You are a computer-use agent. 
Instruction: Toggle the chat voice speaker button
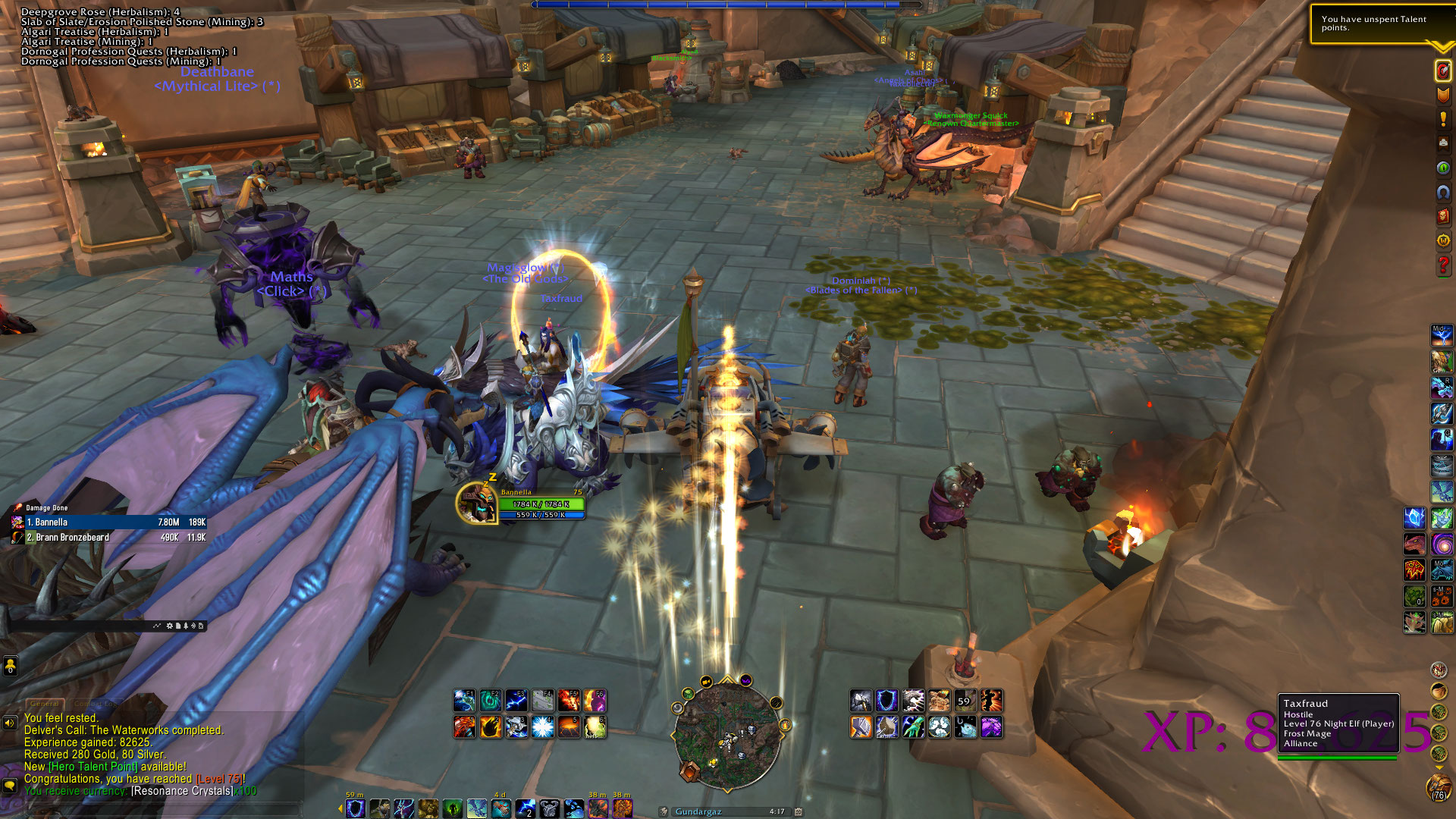coord(10,723)
